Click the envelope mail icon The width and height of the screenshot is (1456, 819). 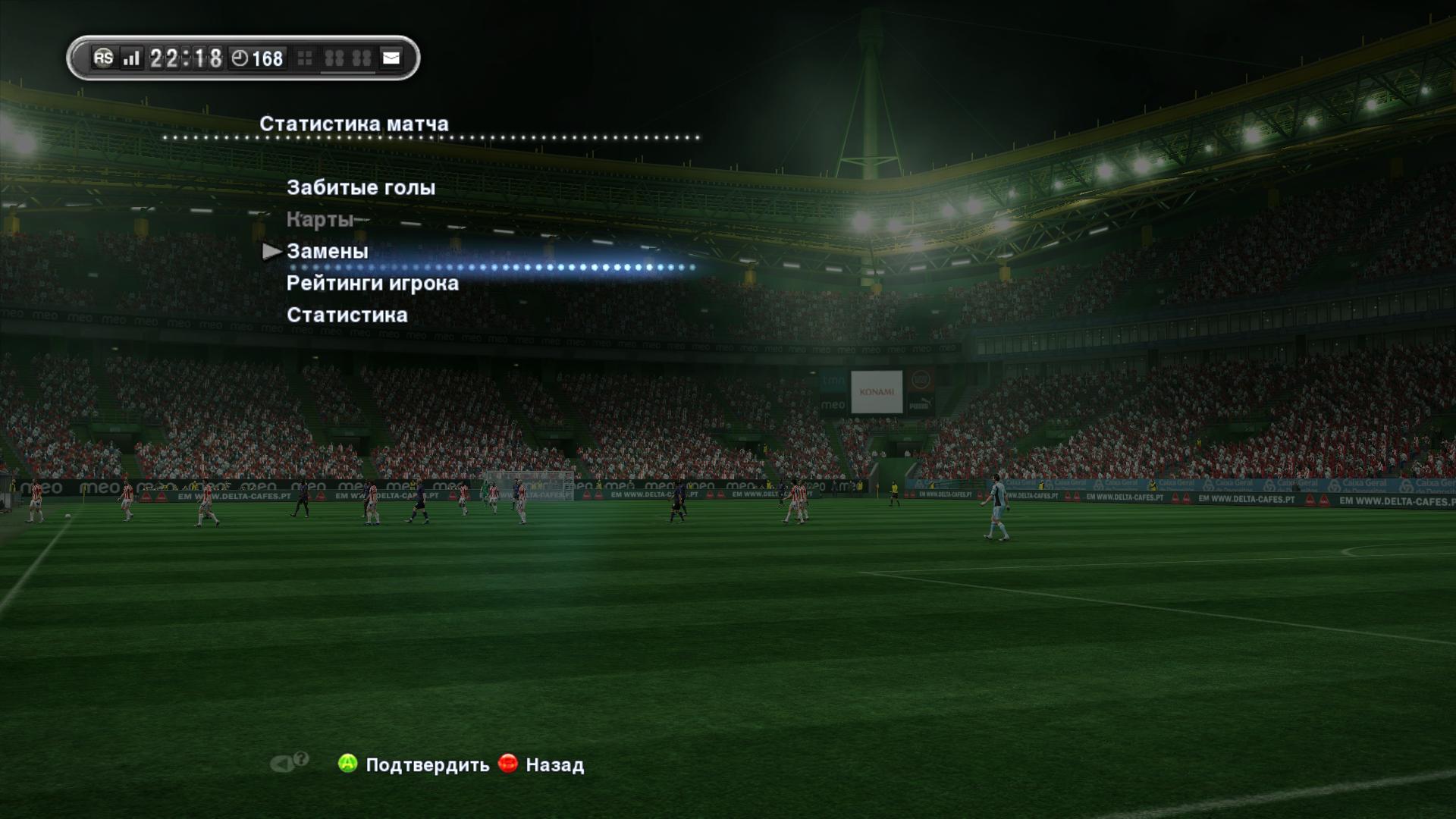391,58
